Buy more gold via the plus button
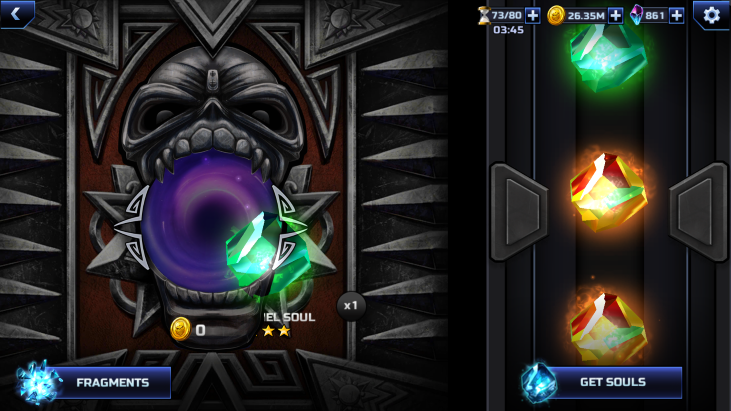The width and height of the screenshot is (731, 411). (x=615, y=15)
